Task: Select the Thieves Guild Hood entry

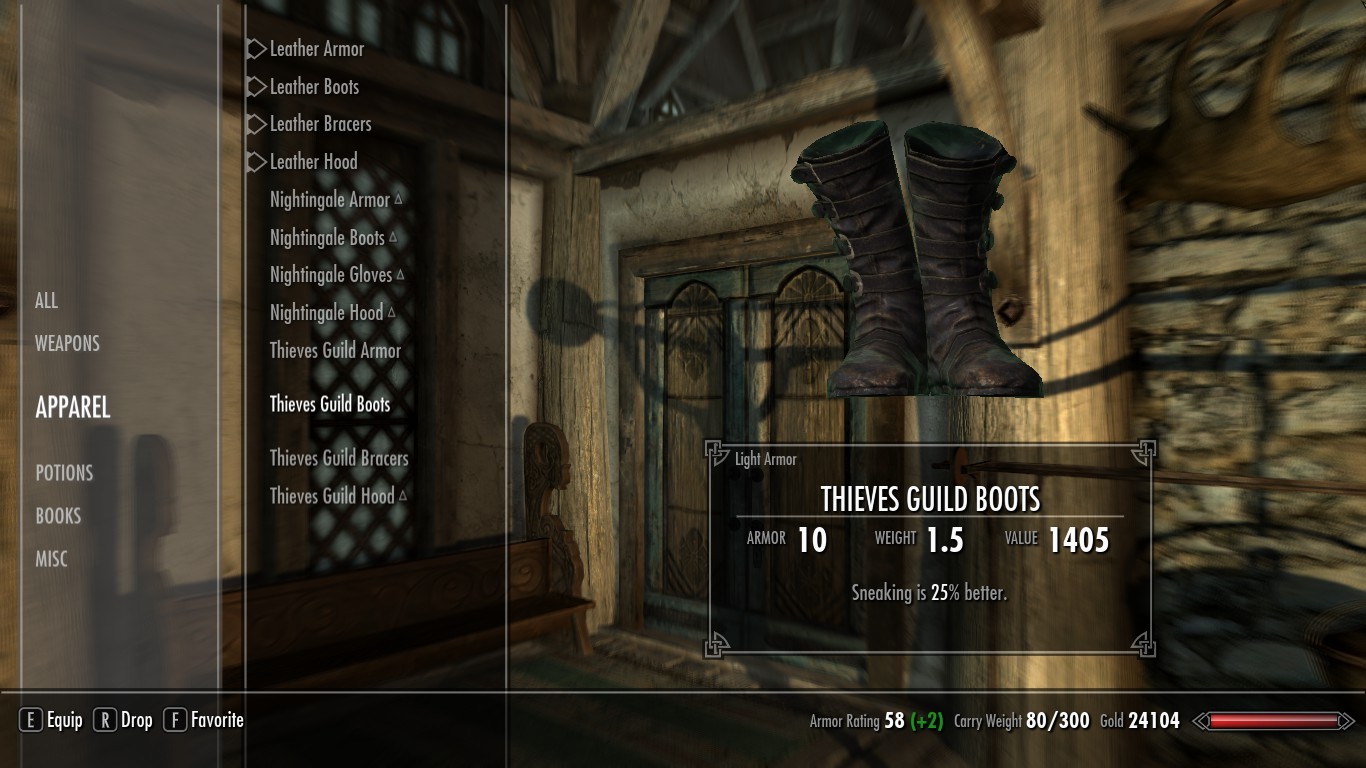Action: tap(332, 496)
